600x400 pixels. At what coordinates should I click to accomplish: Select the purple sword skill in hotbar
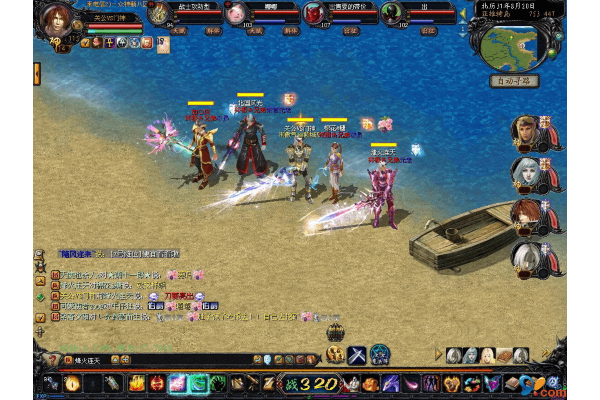pyautogui.click(x=388, y=382)
